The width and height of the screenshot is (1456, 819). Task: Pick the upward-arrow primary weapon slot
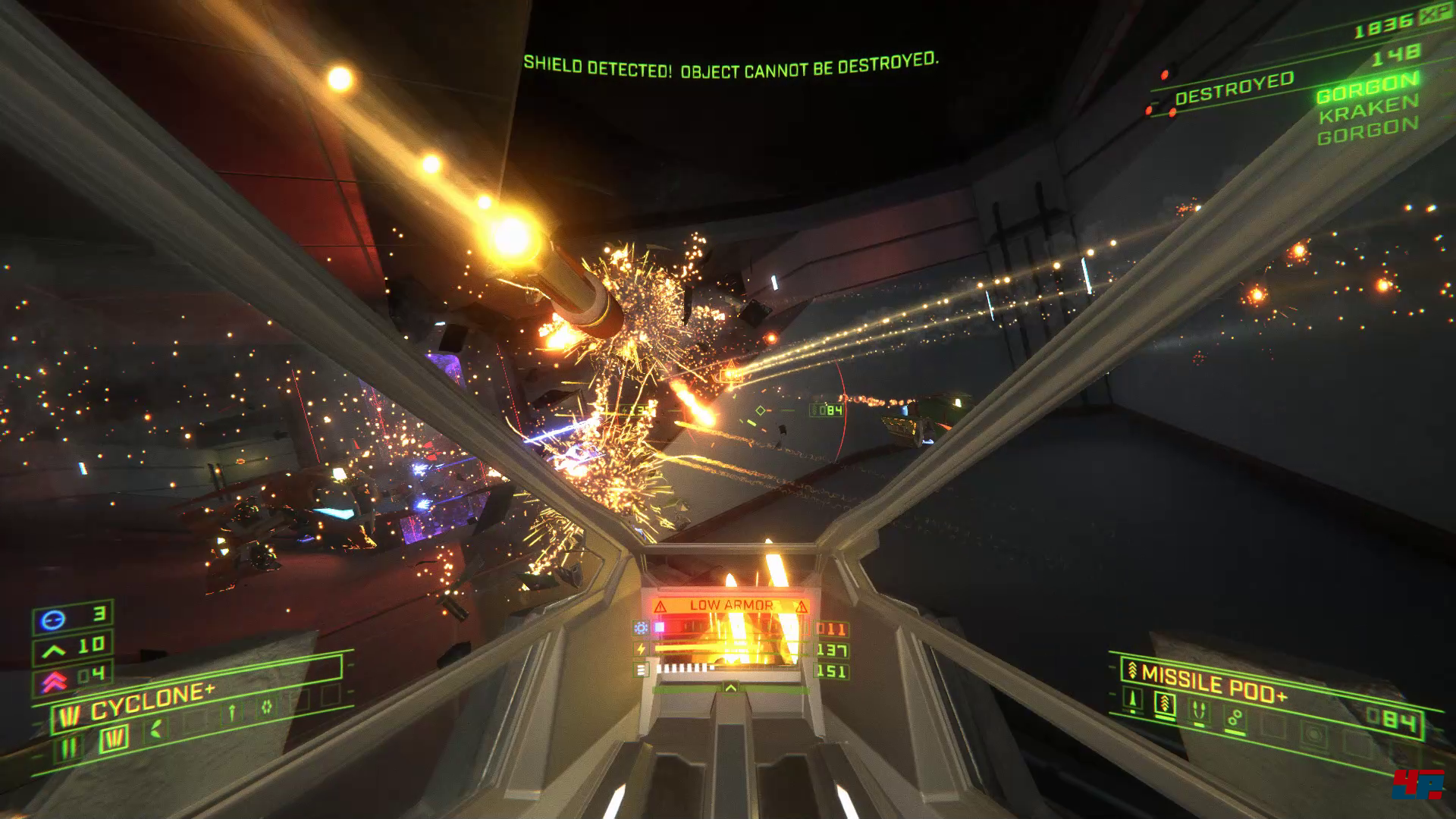233,711
